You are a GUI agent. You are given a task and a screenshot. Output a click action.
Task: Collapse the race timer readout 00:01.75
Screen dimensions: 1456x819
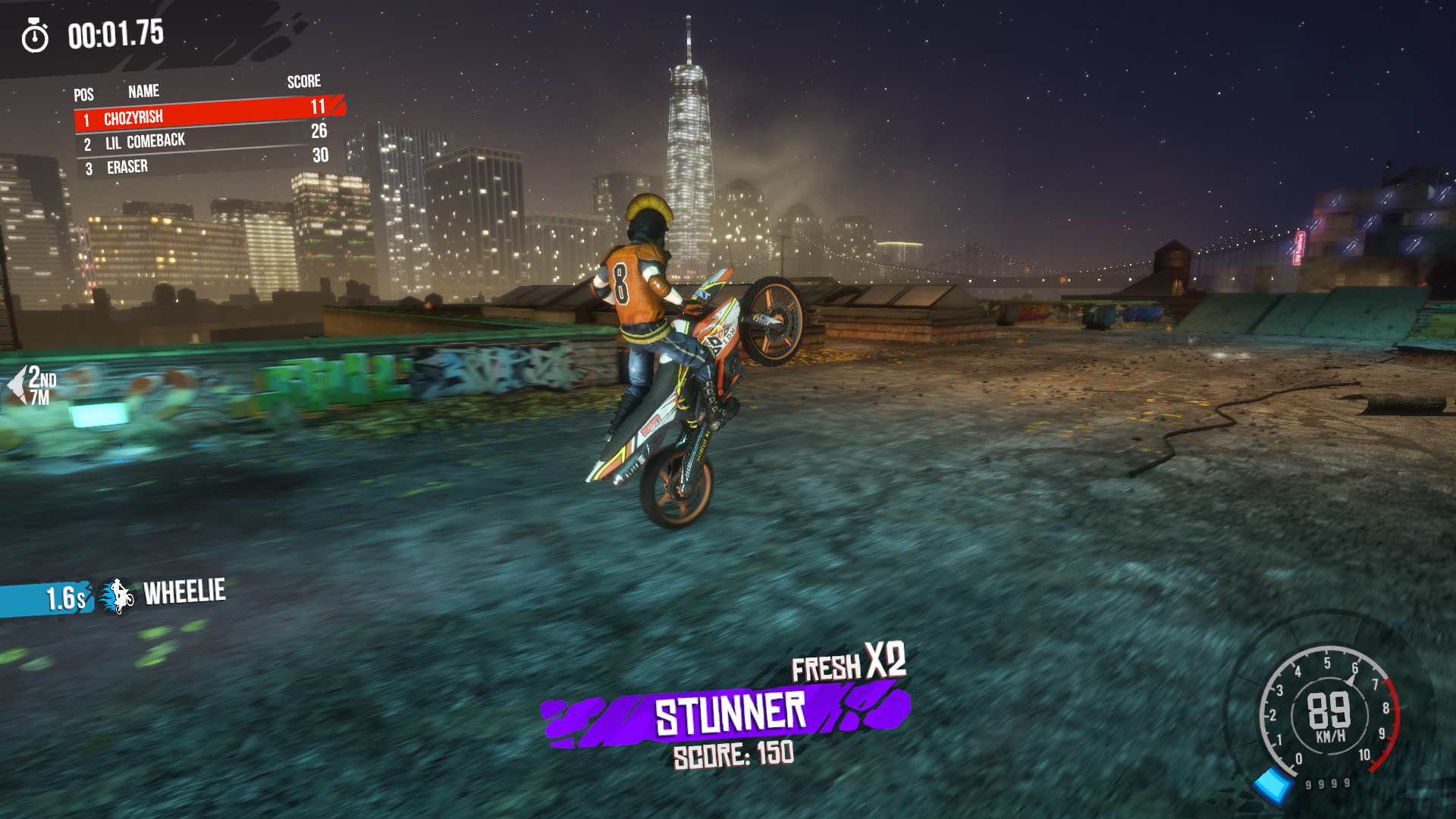click(x=115, y=33)
